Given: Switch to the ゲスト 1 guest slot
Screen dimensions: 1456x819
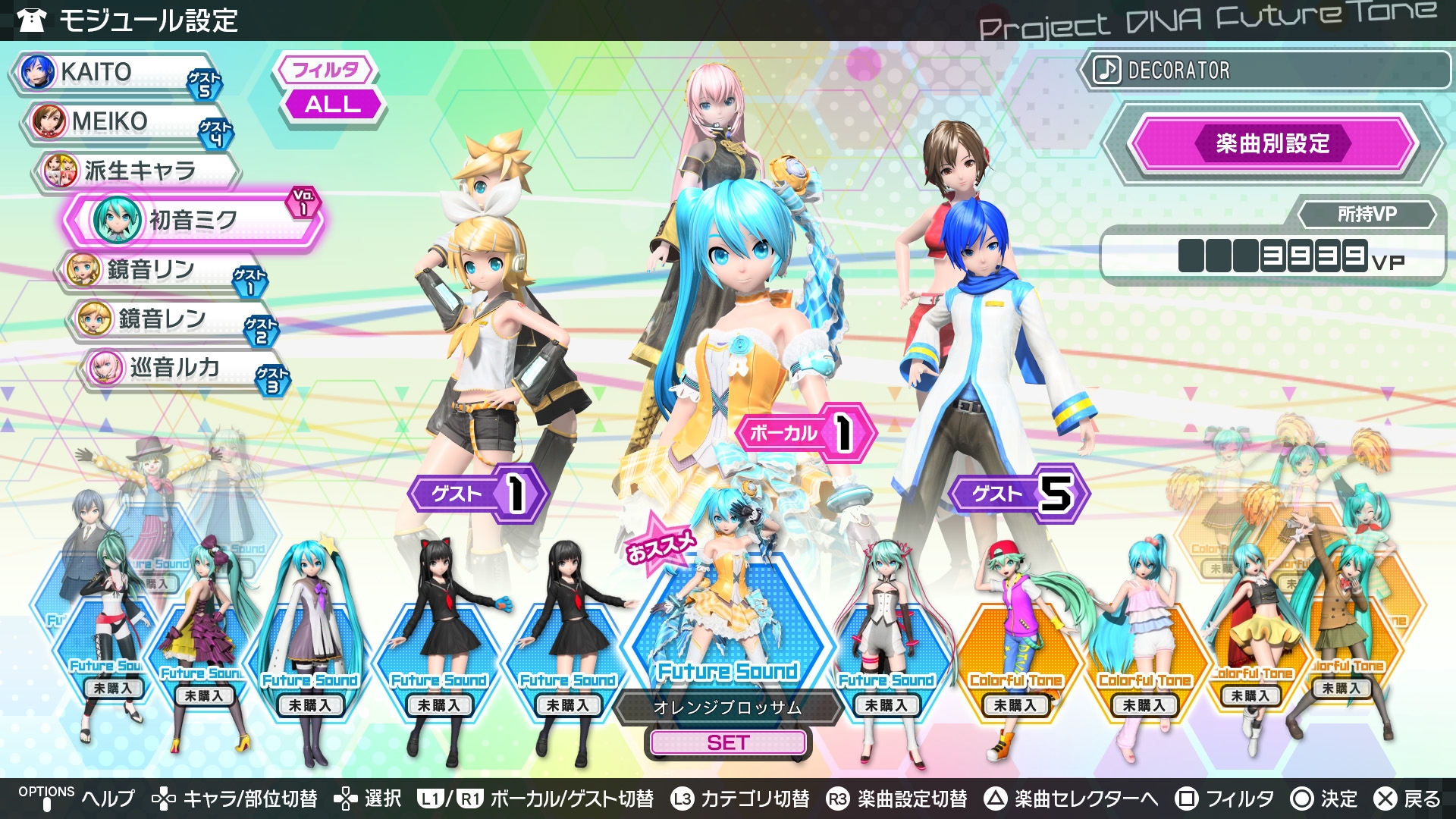Looking at the screenshot, I should coord(476,494).
